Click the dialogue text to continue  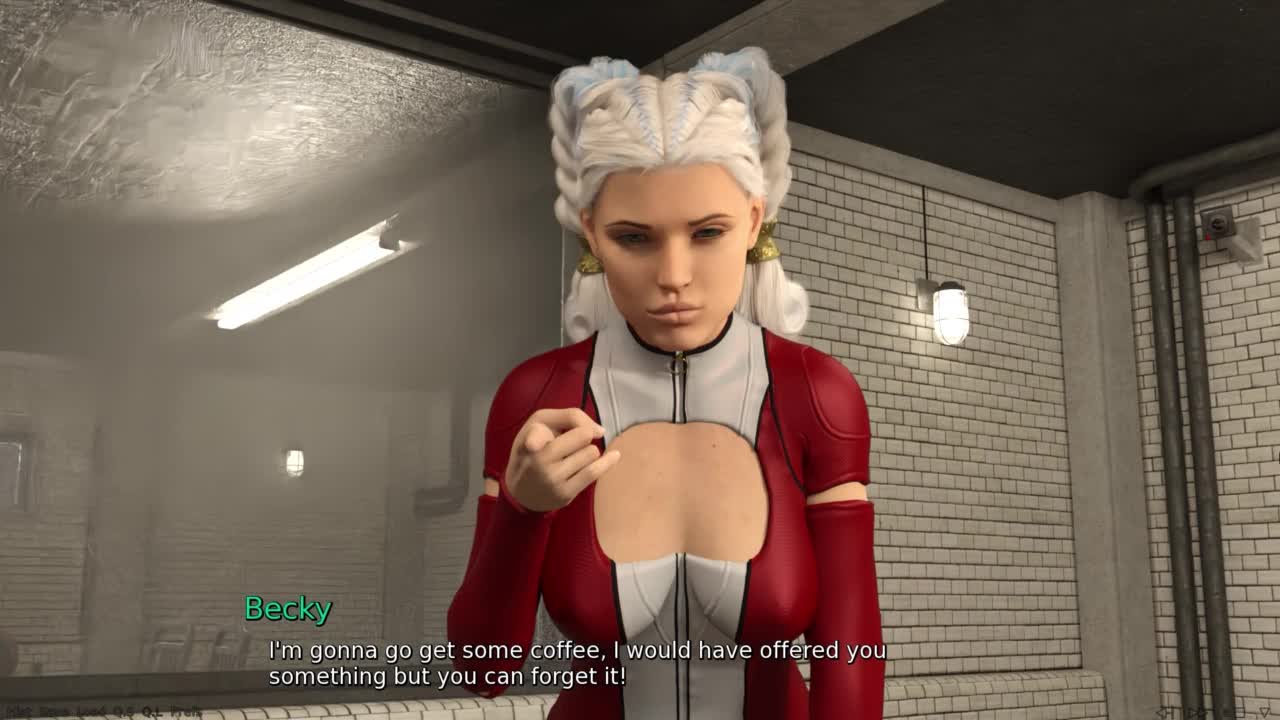click(576, 663)
